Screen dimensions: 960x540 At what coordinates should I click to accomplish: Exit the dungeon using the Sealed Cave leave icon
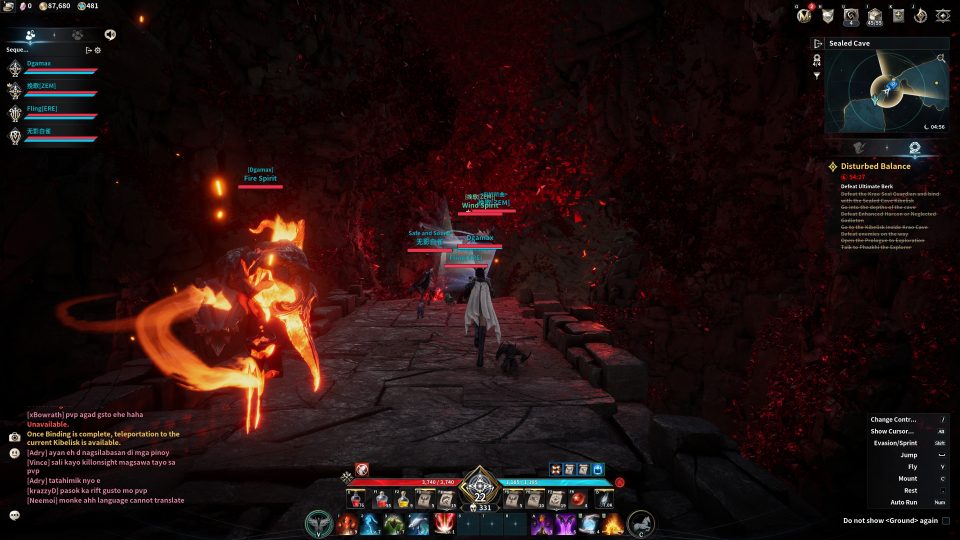click(818, 44)
